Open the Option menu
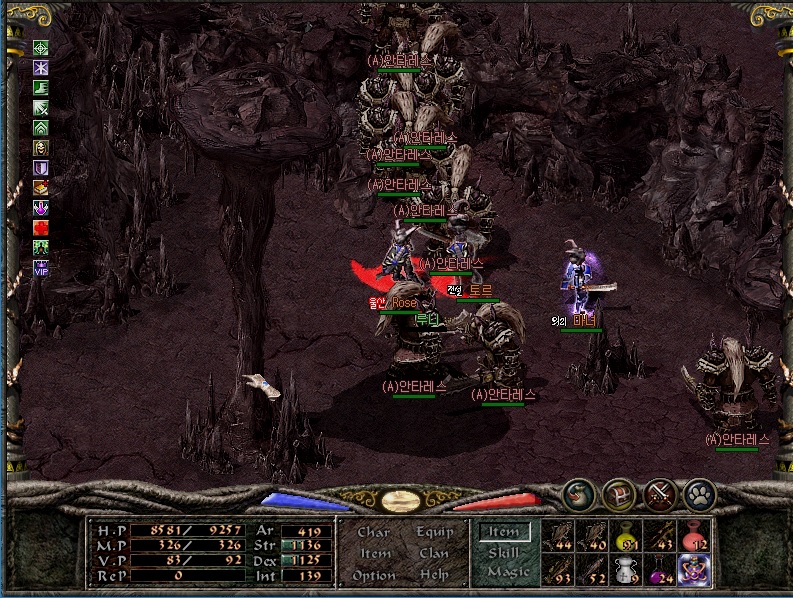 373,575
